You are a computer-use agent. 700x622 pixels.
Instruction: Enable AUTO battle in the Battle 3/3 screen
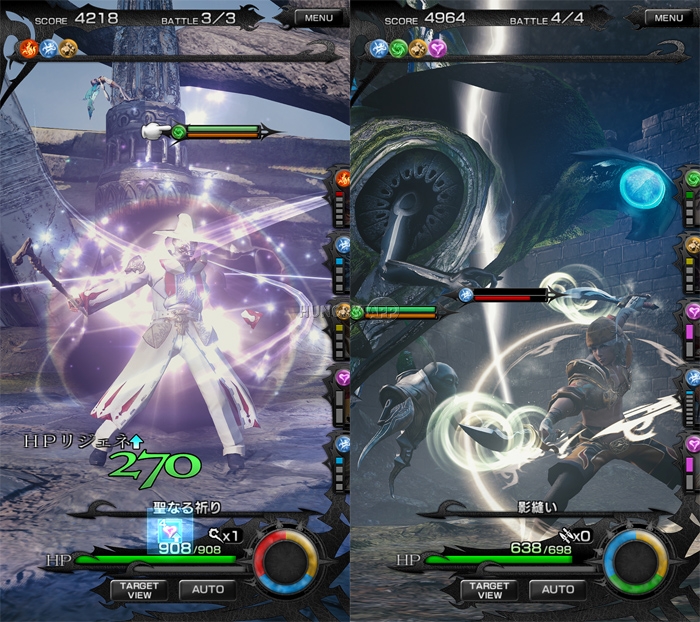(207, 590)
